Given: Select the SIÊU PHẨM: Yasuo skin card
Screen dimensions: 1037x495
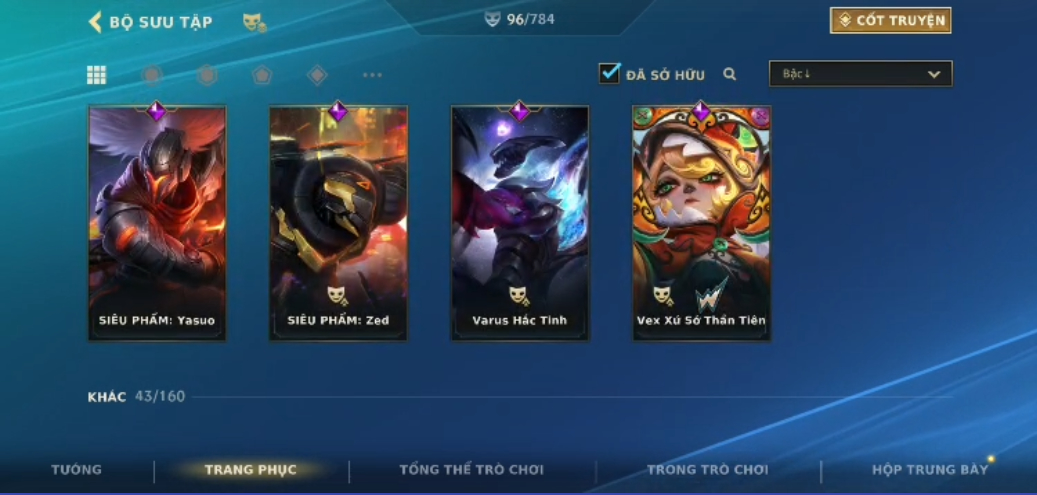Looking at the screenshot, I should 157,223.
